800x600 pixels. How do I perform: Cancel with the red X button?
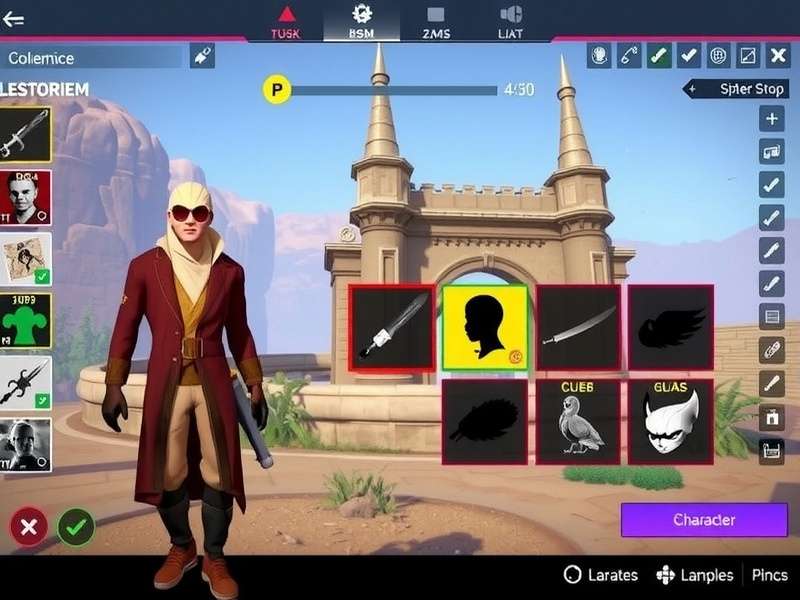[x=28, y=527]
